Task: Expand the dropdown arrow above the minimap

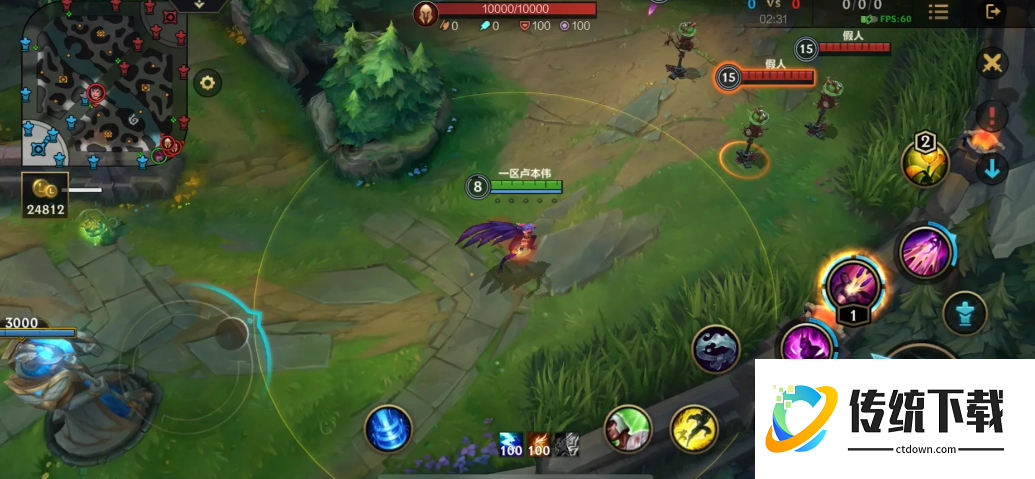Action: [x=198, y=5]
